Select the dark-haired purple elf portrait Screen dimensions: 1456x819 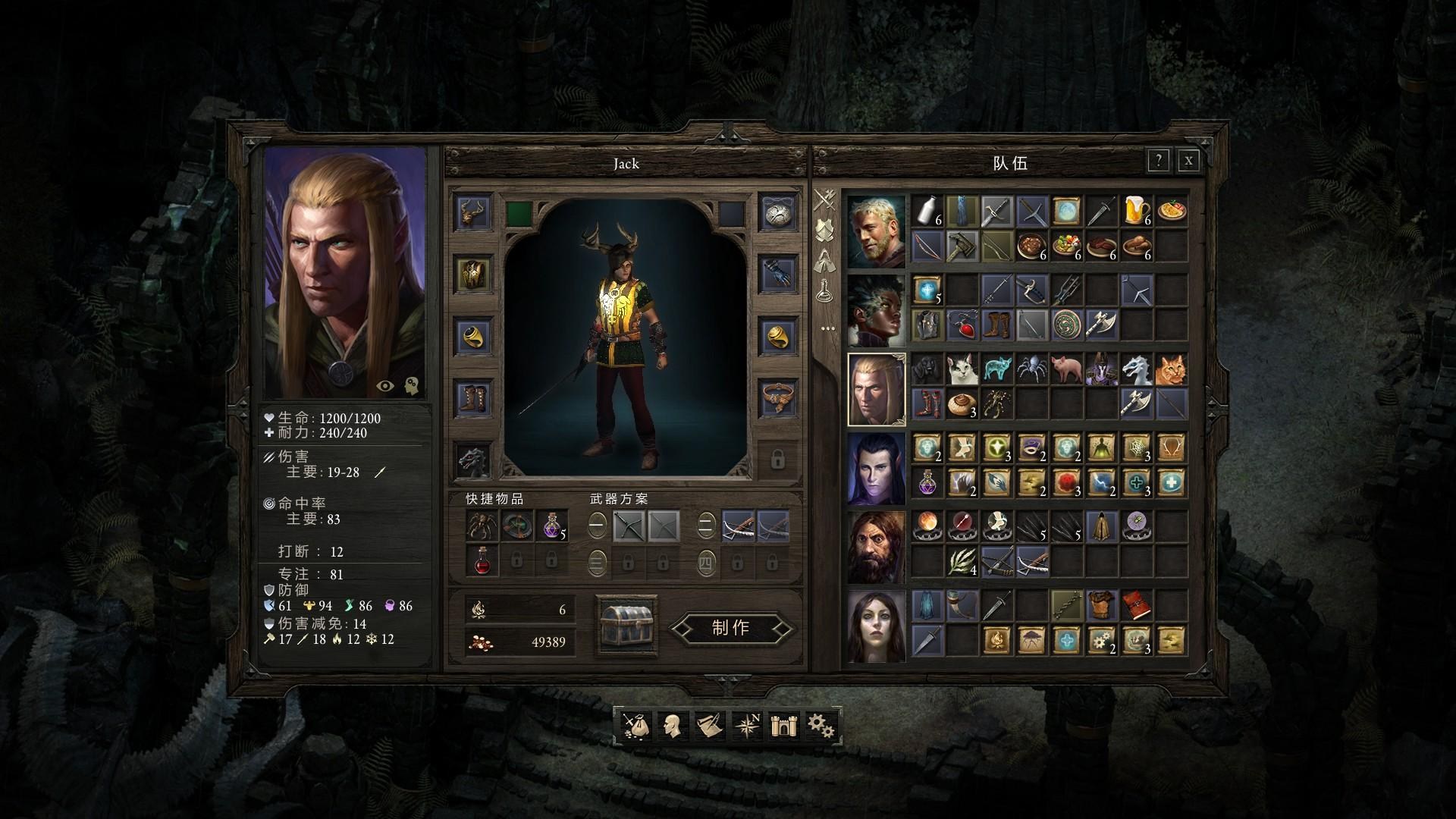876,469
